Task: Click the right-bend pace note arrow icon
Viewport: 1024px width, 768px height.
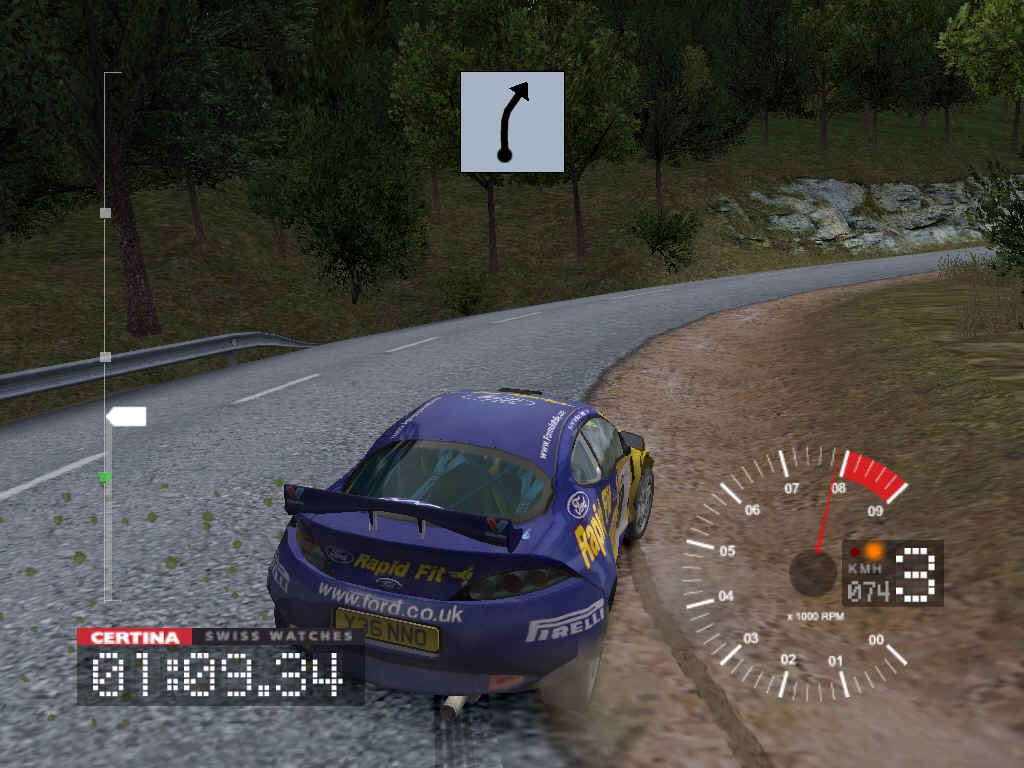Action: pos(512,121)
